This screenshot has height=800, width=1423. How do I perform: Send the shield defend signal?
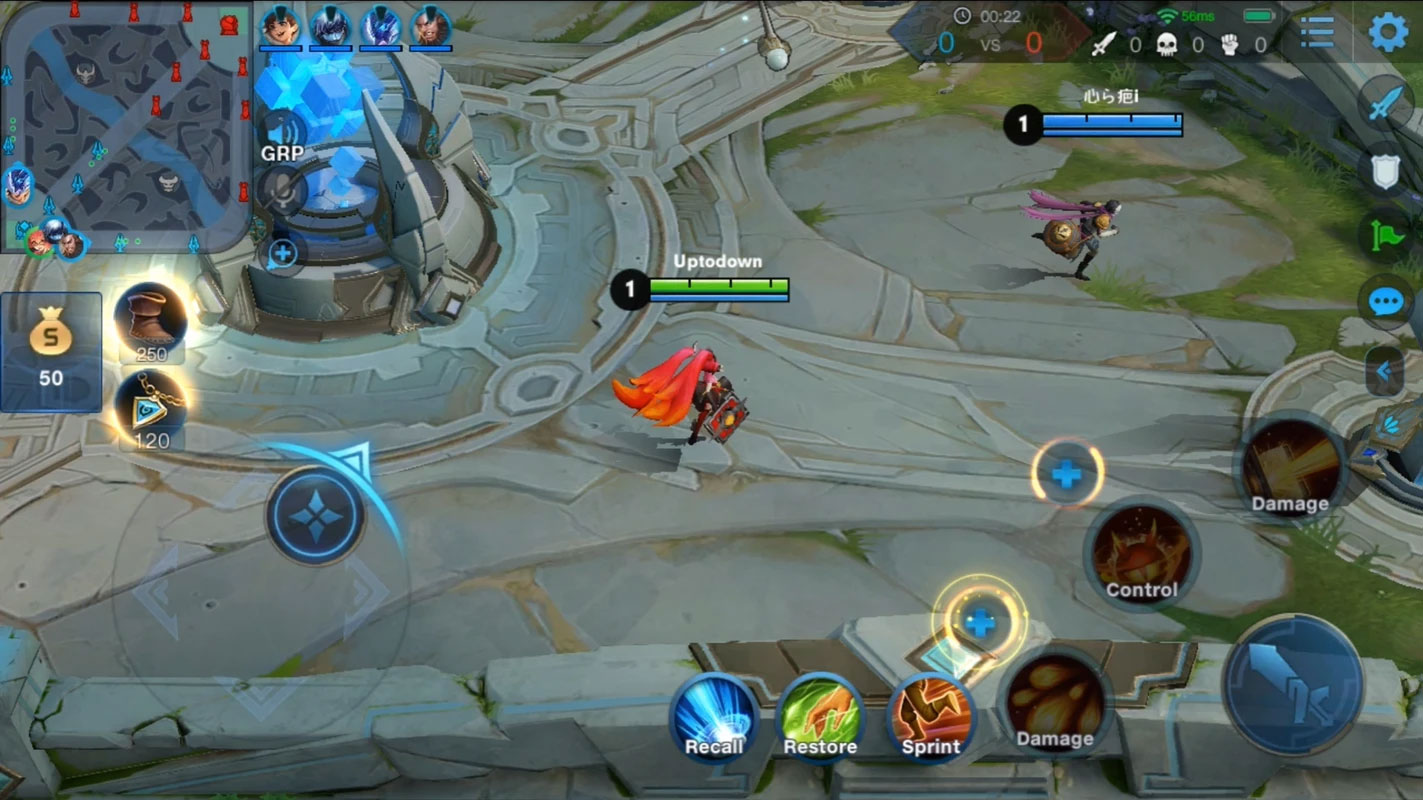click(x=1386, y=171)
